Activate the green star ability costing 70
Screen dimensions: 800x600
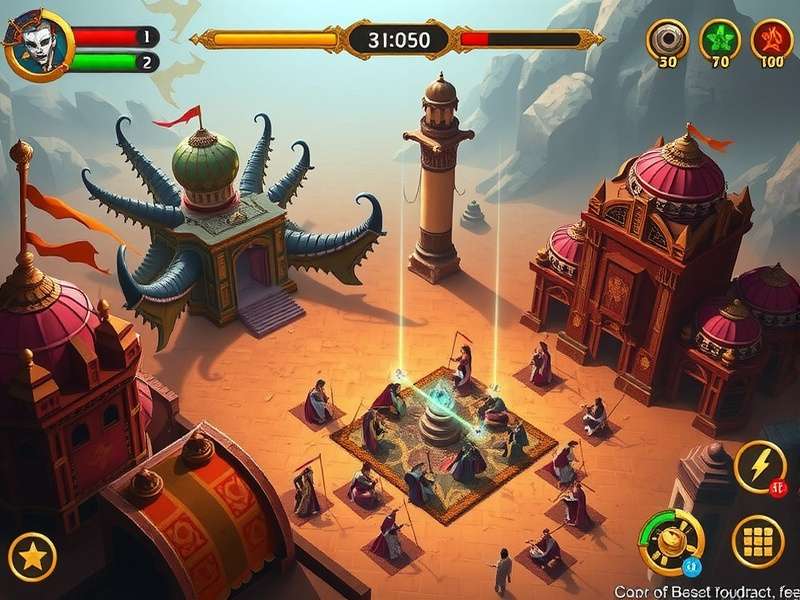point(720,40)
